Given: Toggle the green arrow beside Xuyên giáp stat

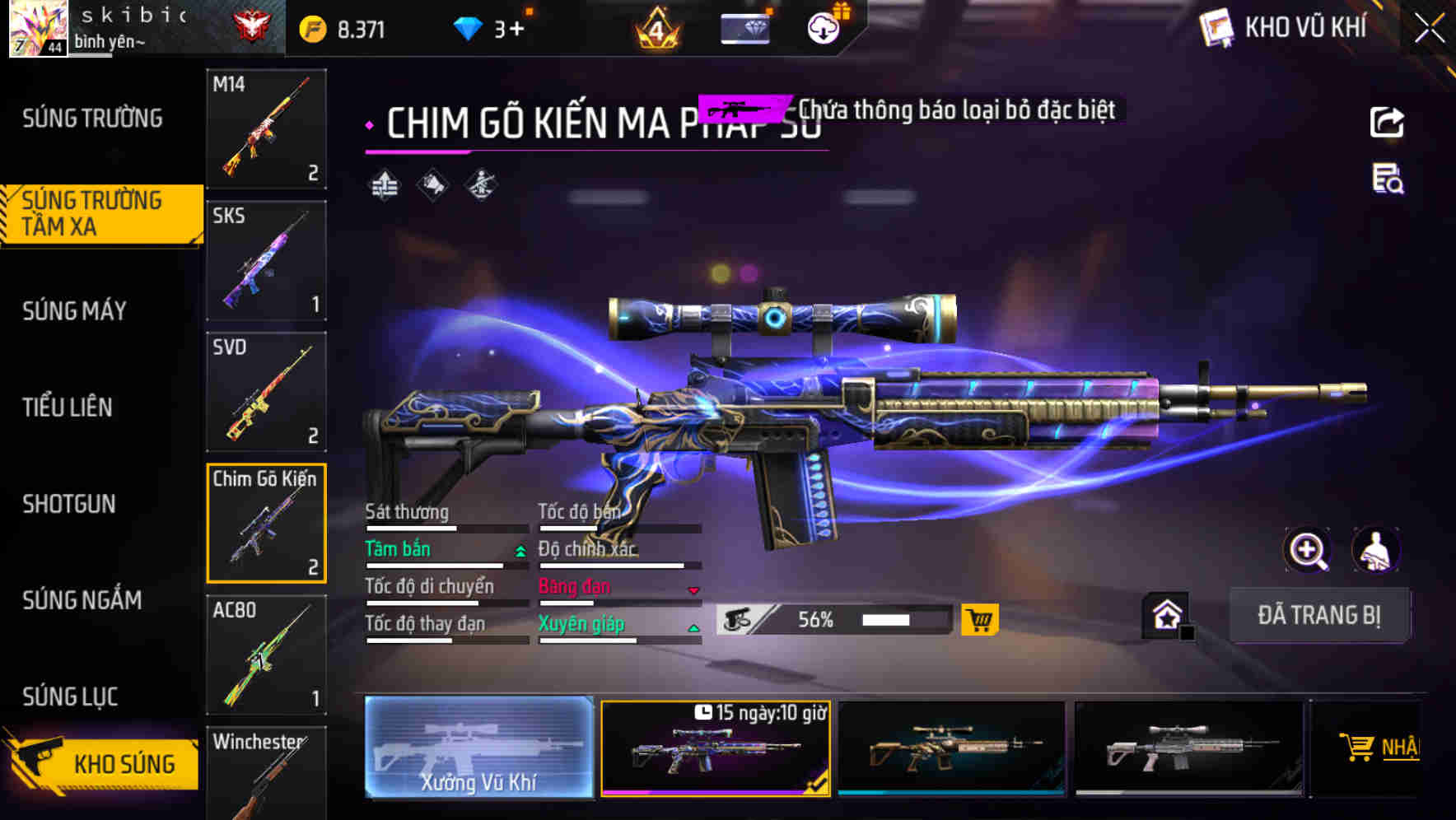Looking at the screenshot, I should (x=694, y=627).
